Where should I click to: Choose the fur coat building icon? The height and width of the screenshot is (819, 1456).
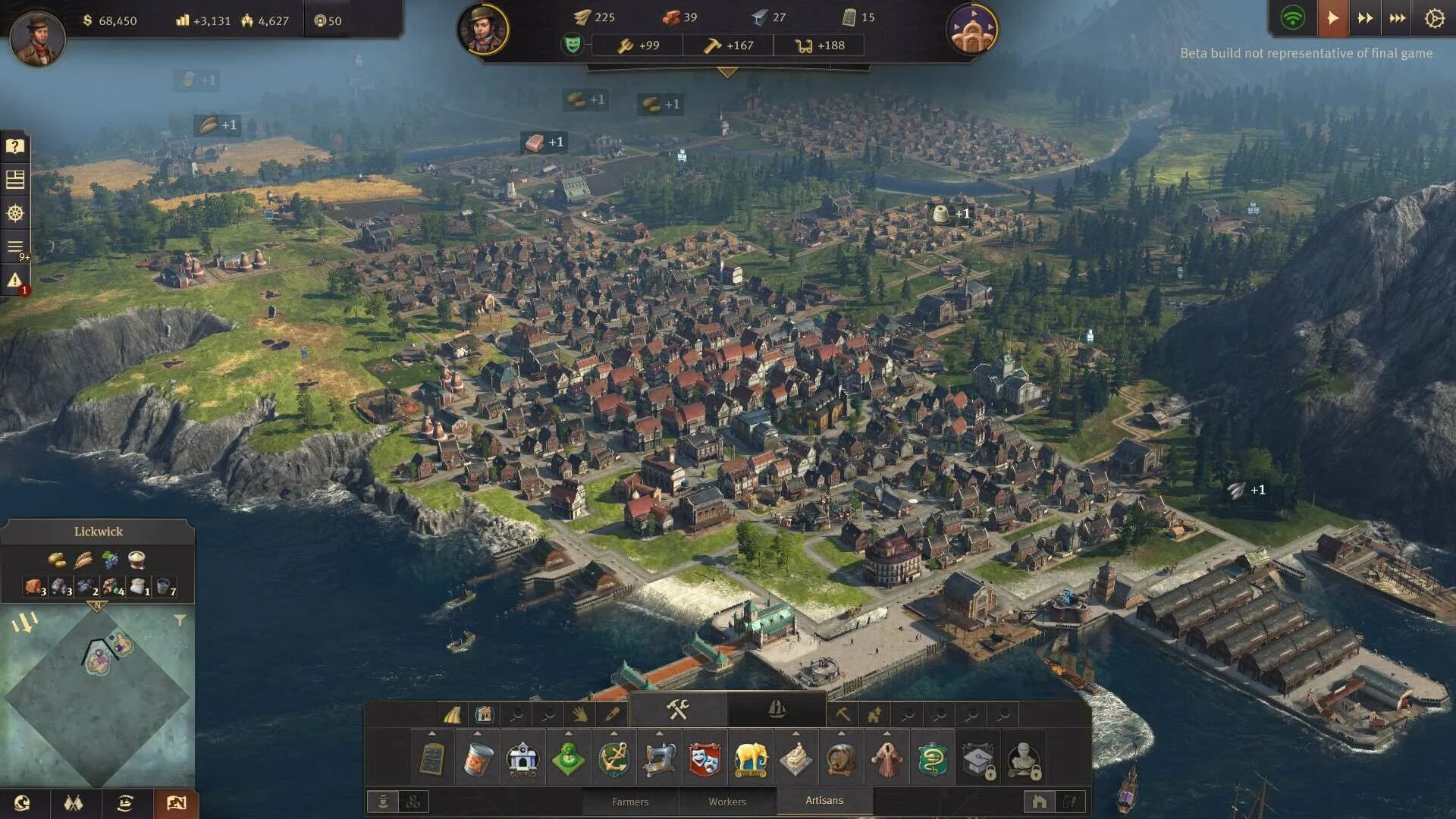pyautogui.click(x=887, y=759)
